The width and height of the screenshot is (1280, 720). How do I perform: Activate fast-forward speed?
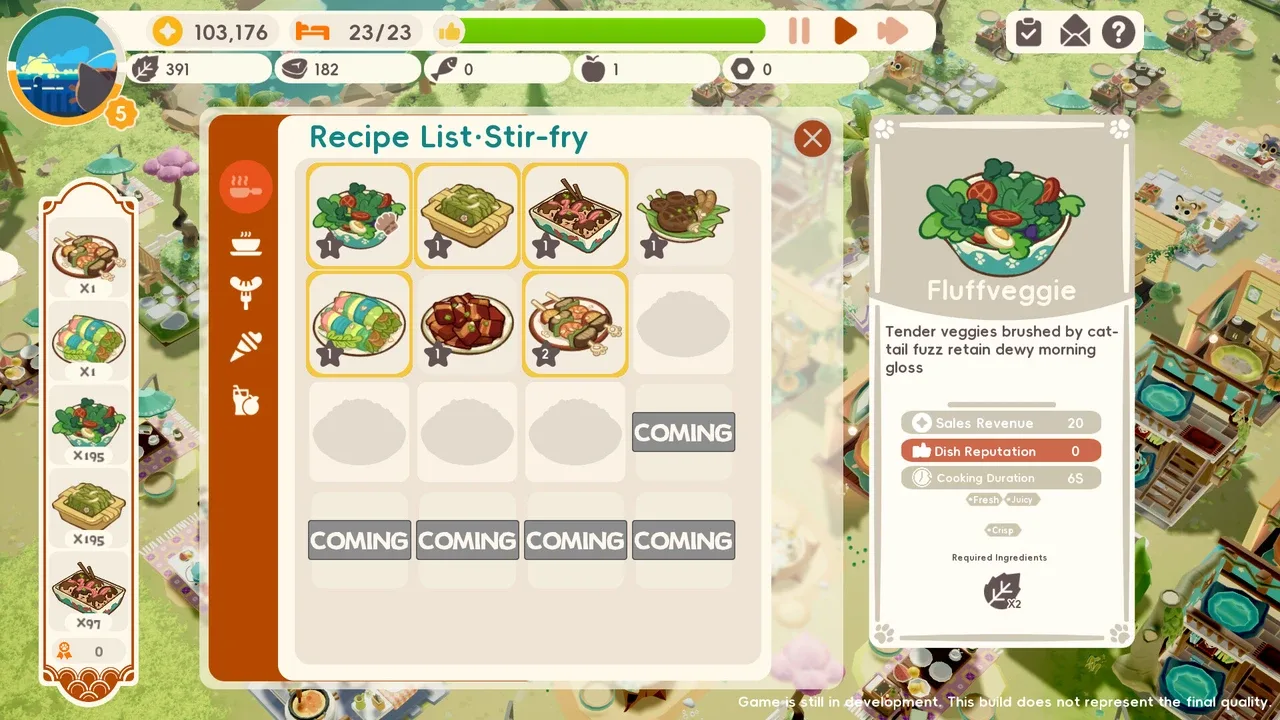[x=892, y=31]
